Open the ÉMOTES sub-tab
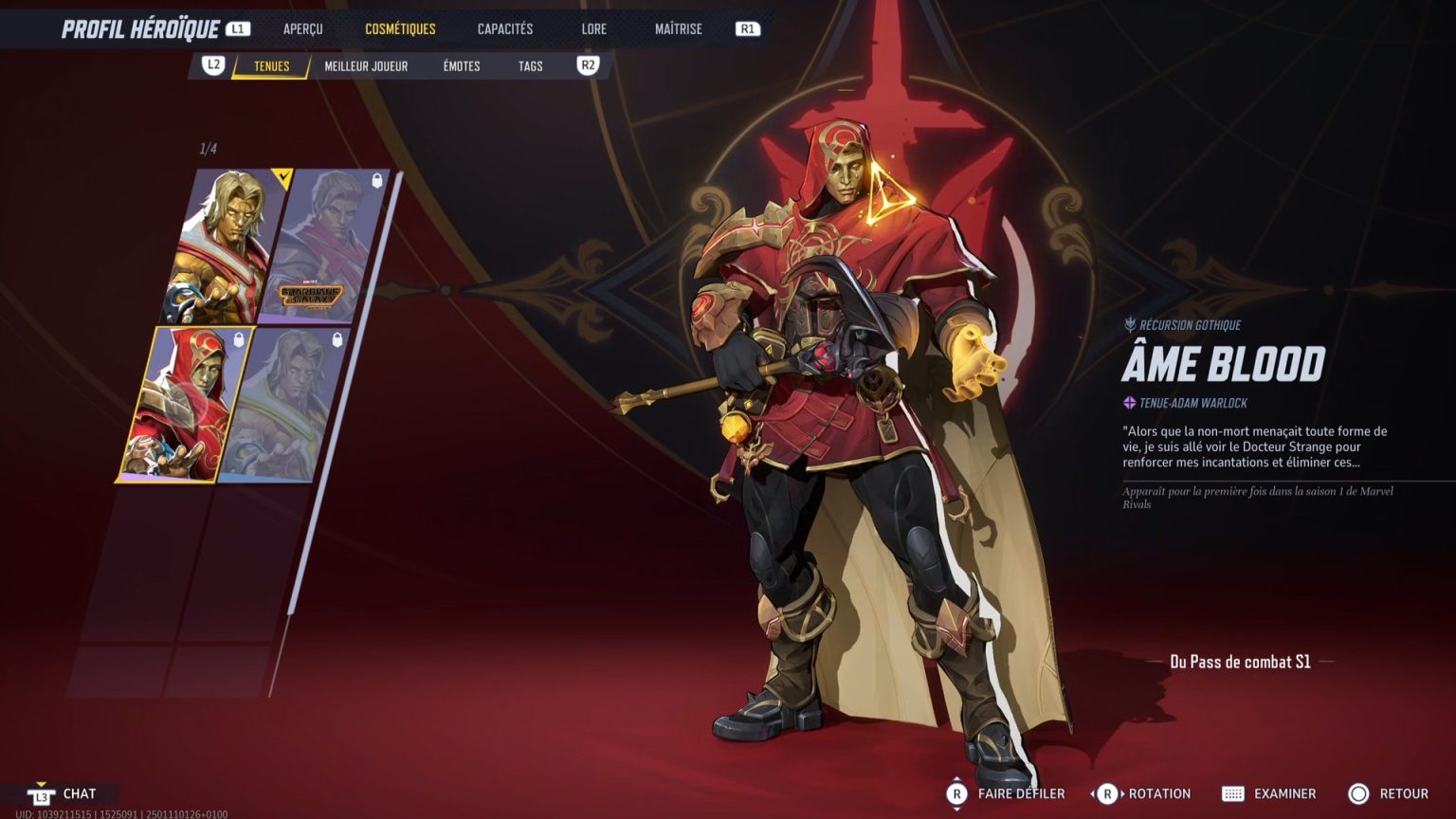The image size is (1456, 819). 460,66
